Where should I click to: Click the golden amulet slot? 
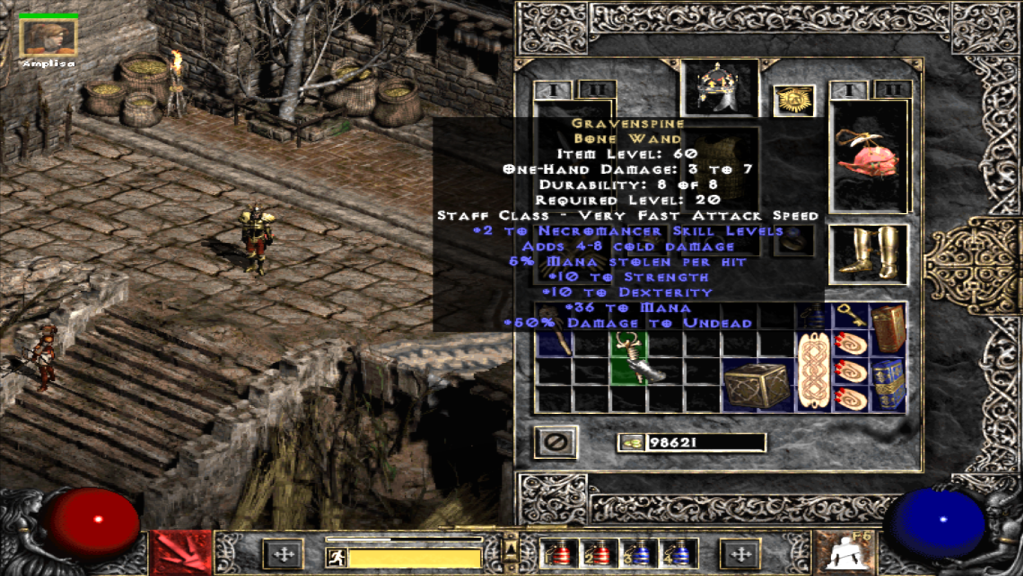tap(794, 100)
